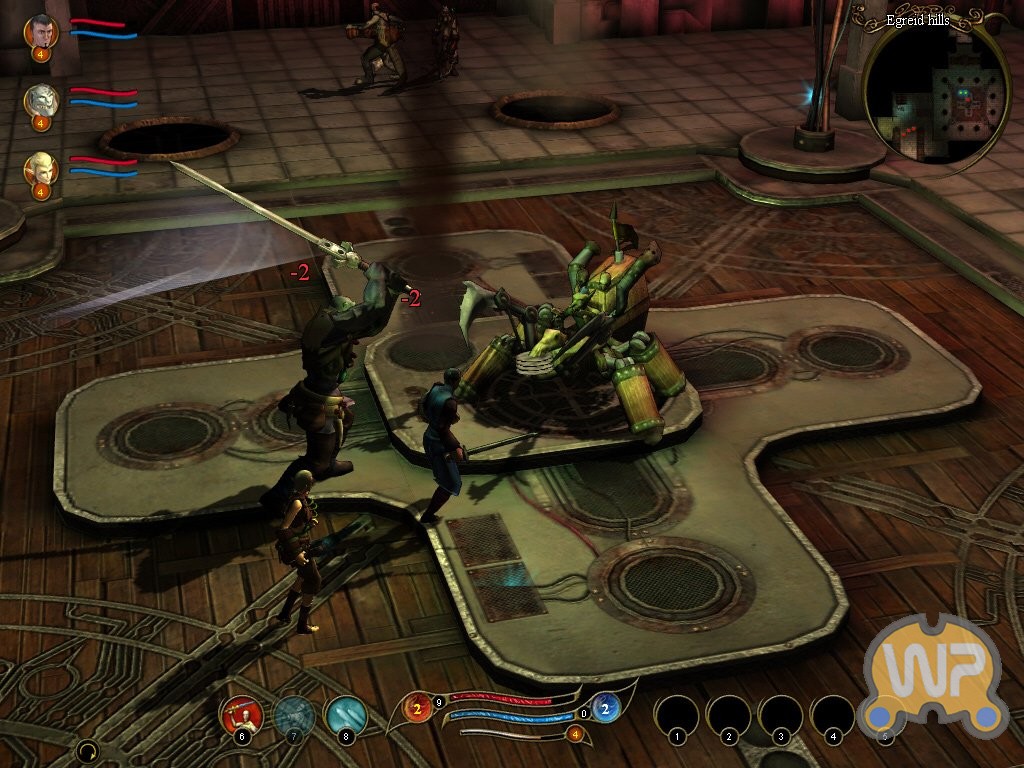Click the Egreid hills minimap
1024x768 pixels.
(935, 95)
